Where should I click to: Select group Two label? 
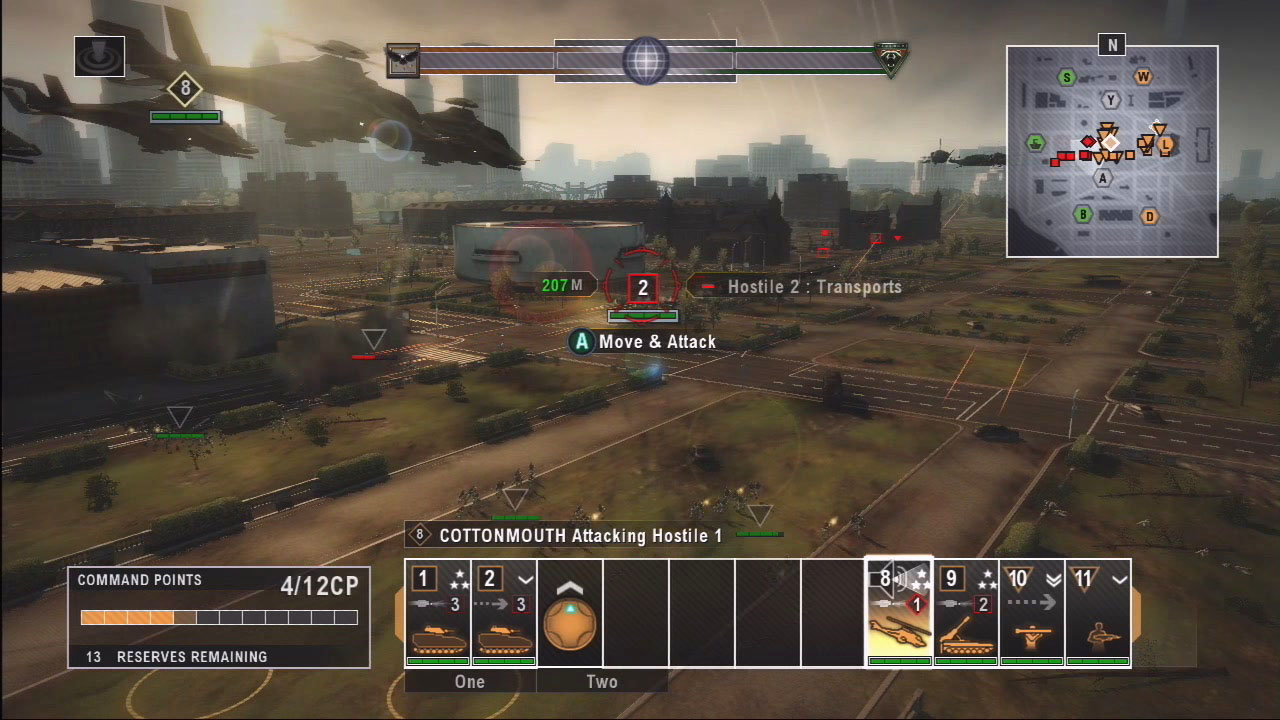602,682
